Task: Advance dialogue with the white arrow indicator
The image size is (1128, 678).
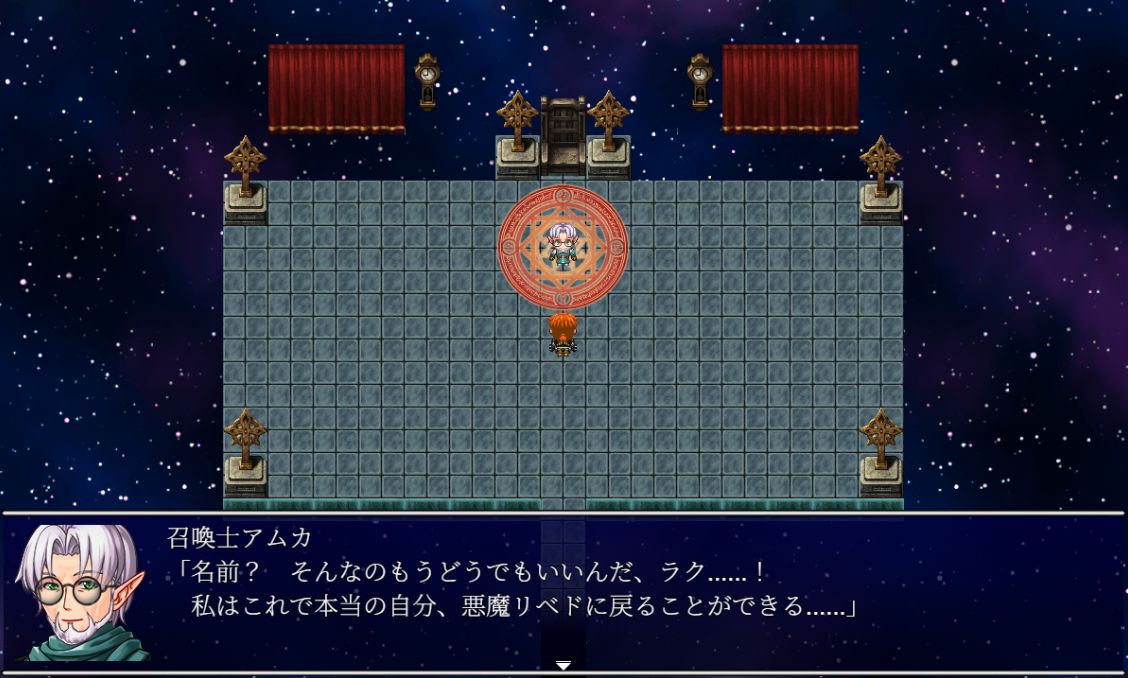Action: pyautogui.click(x=563, y=665)
